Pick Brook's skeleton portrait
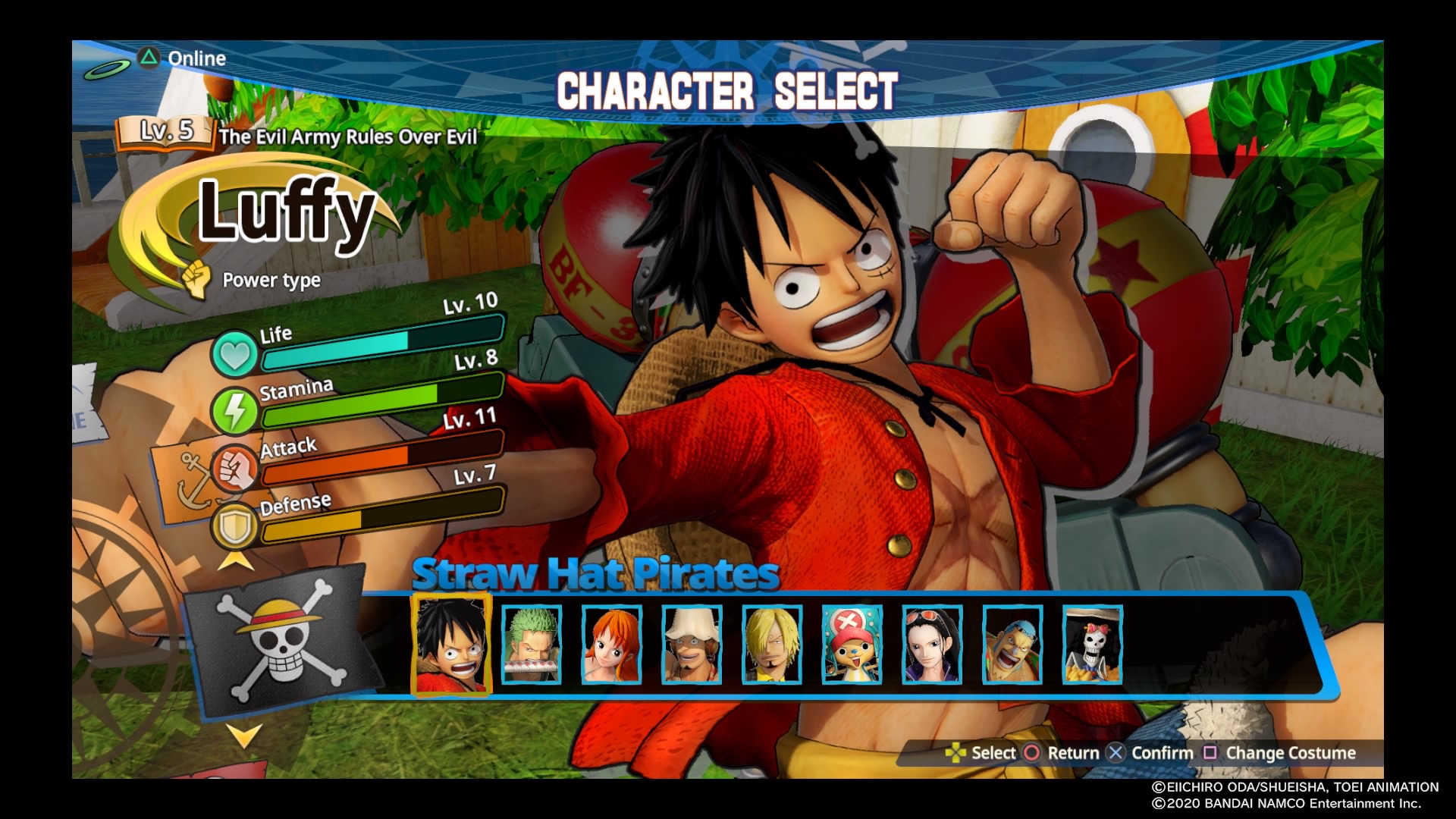Screen dimensions: 1456x819 tap(1092, 645)
